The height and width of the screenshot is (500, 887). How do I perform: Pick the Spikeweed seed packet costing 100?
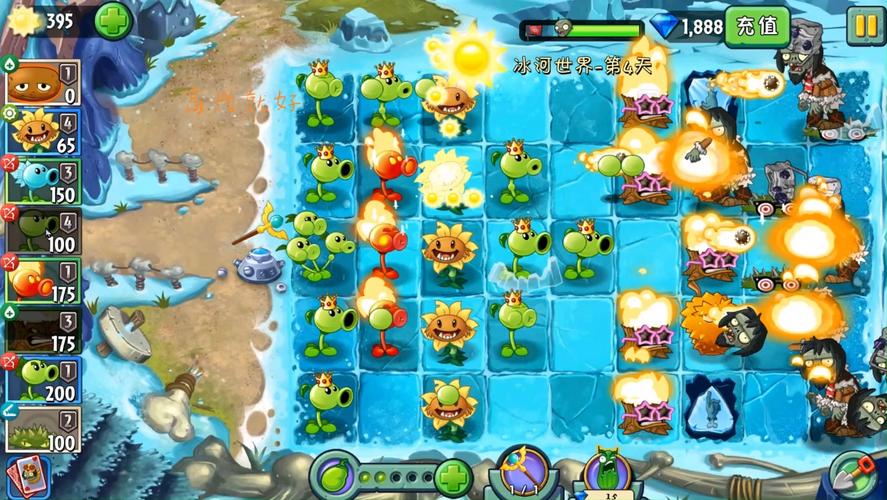42,428
